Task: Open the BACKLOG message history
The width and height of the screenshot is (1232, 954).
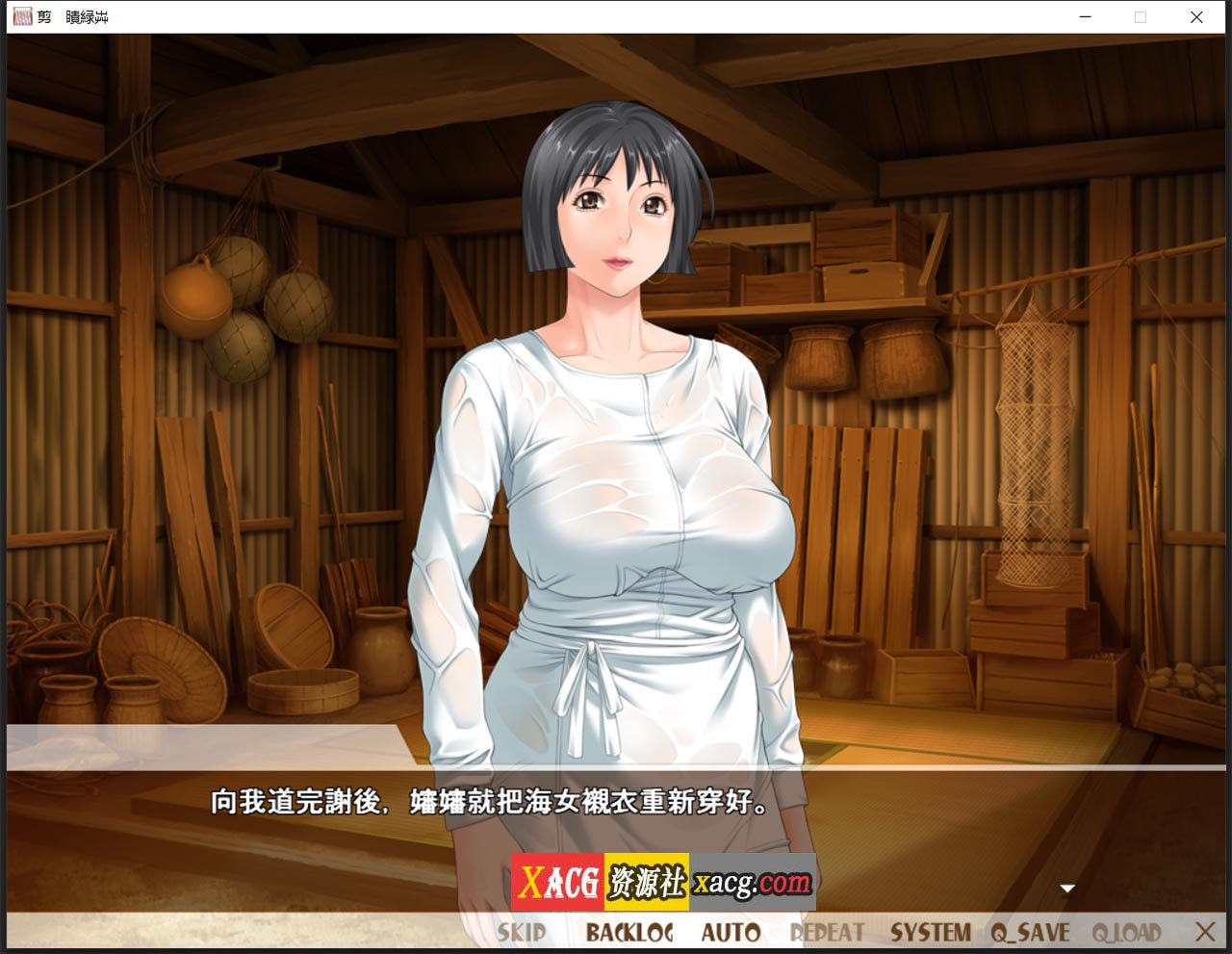Action: [631, 932]
